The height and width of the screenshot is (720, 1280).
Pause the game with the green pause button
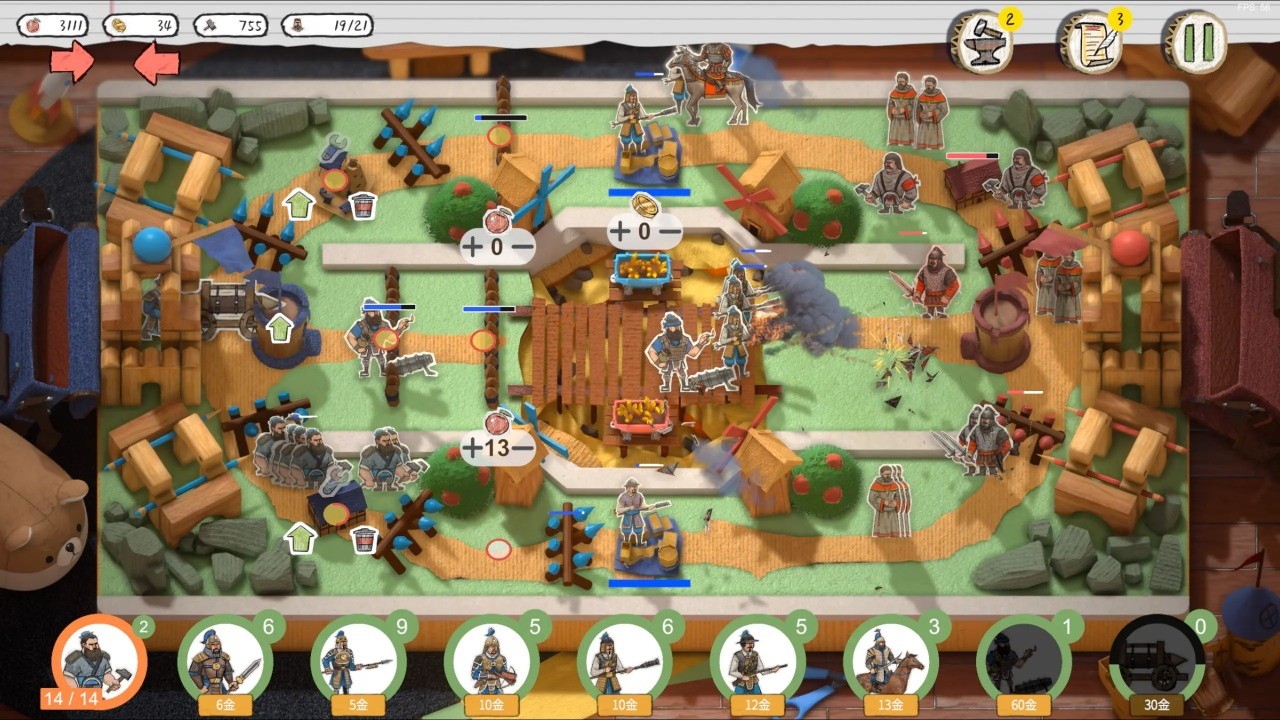[1195, 42]
